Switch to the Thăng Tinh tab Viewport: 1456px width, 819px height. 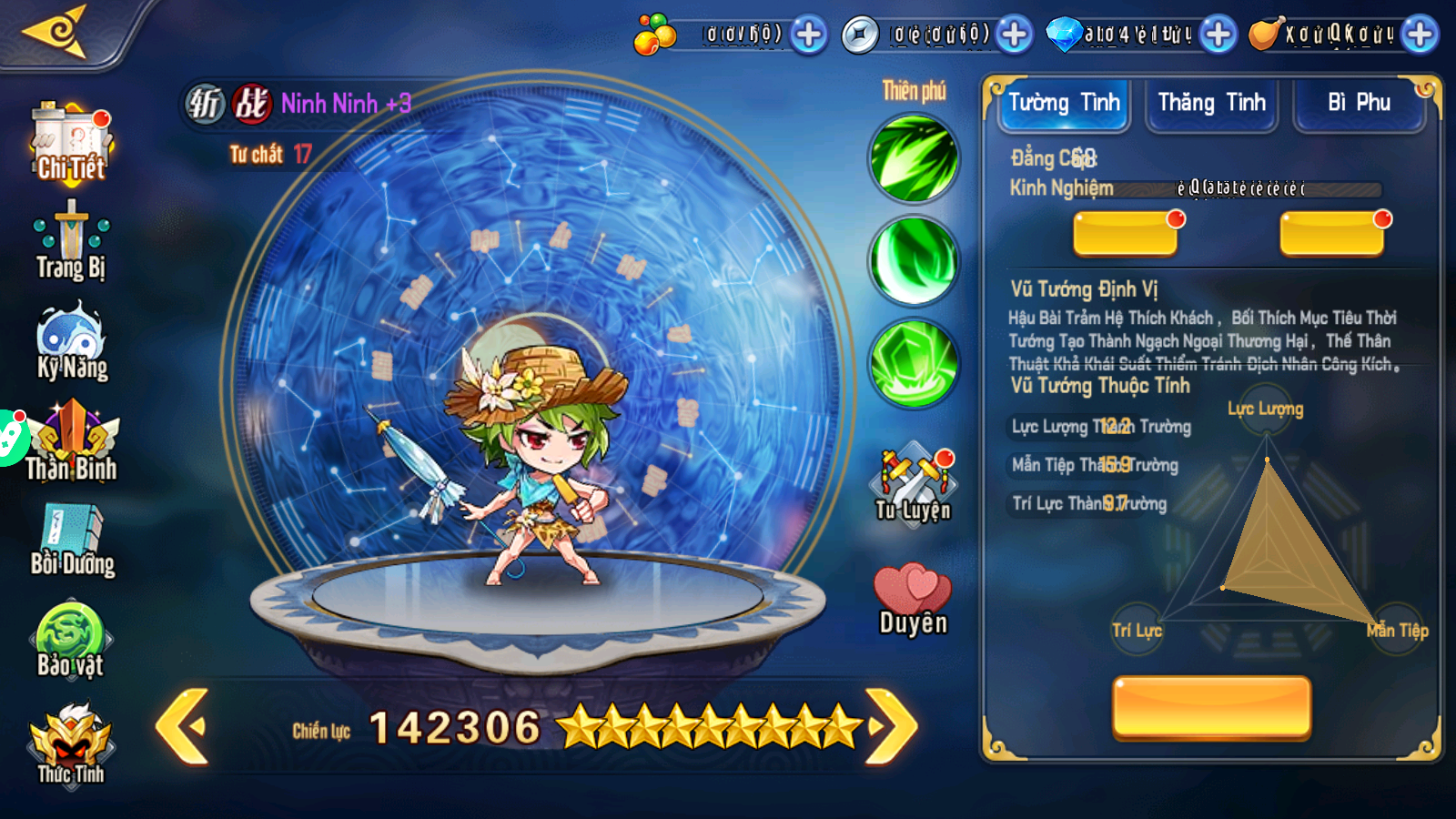[1211, 104]
